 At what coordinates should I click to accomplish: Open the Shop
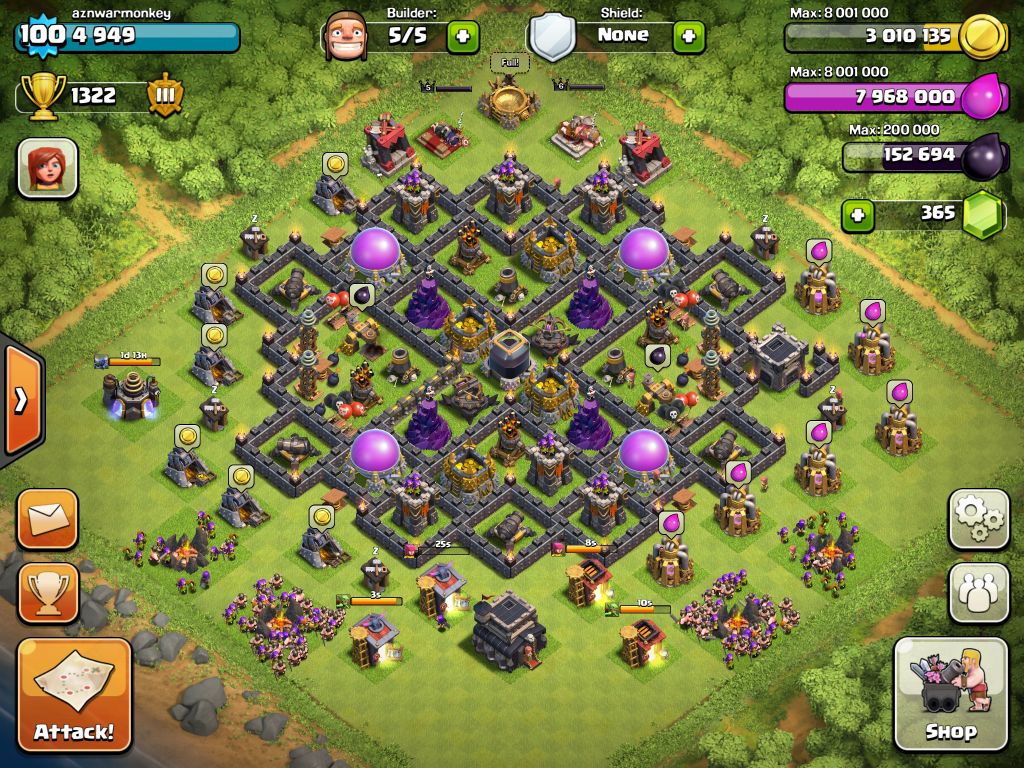click(950, 693)
